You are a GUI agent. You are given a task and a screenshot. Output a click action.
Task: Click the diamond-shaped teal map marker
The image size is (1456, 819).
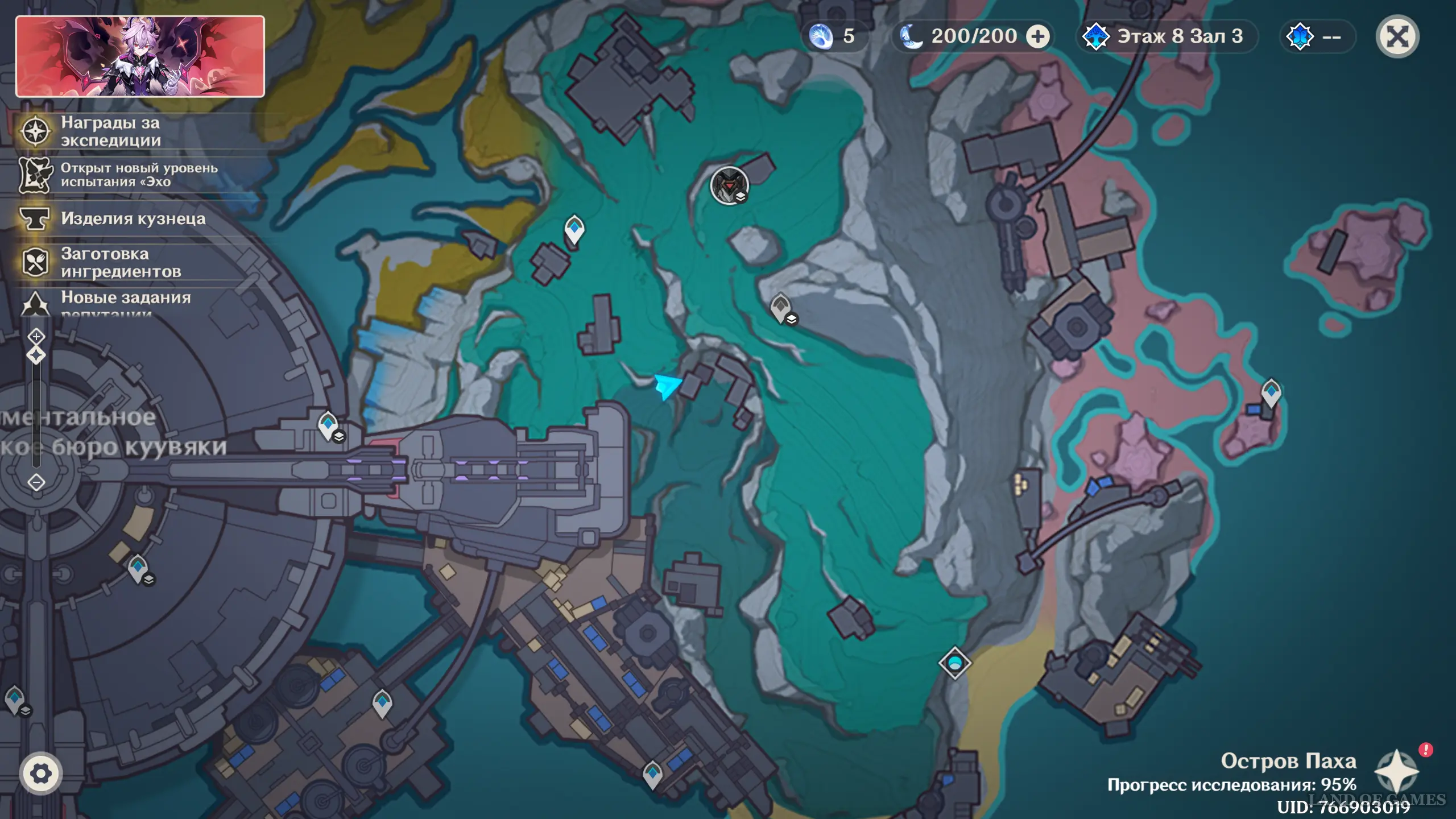coord(954,663)
